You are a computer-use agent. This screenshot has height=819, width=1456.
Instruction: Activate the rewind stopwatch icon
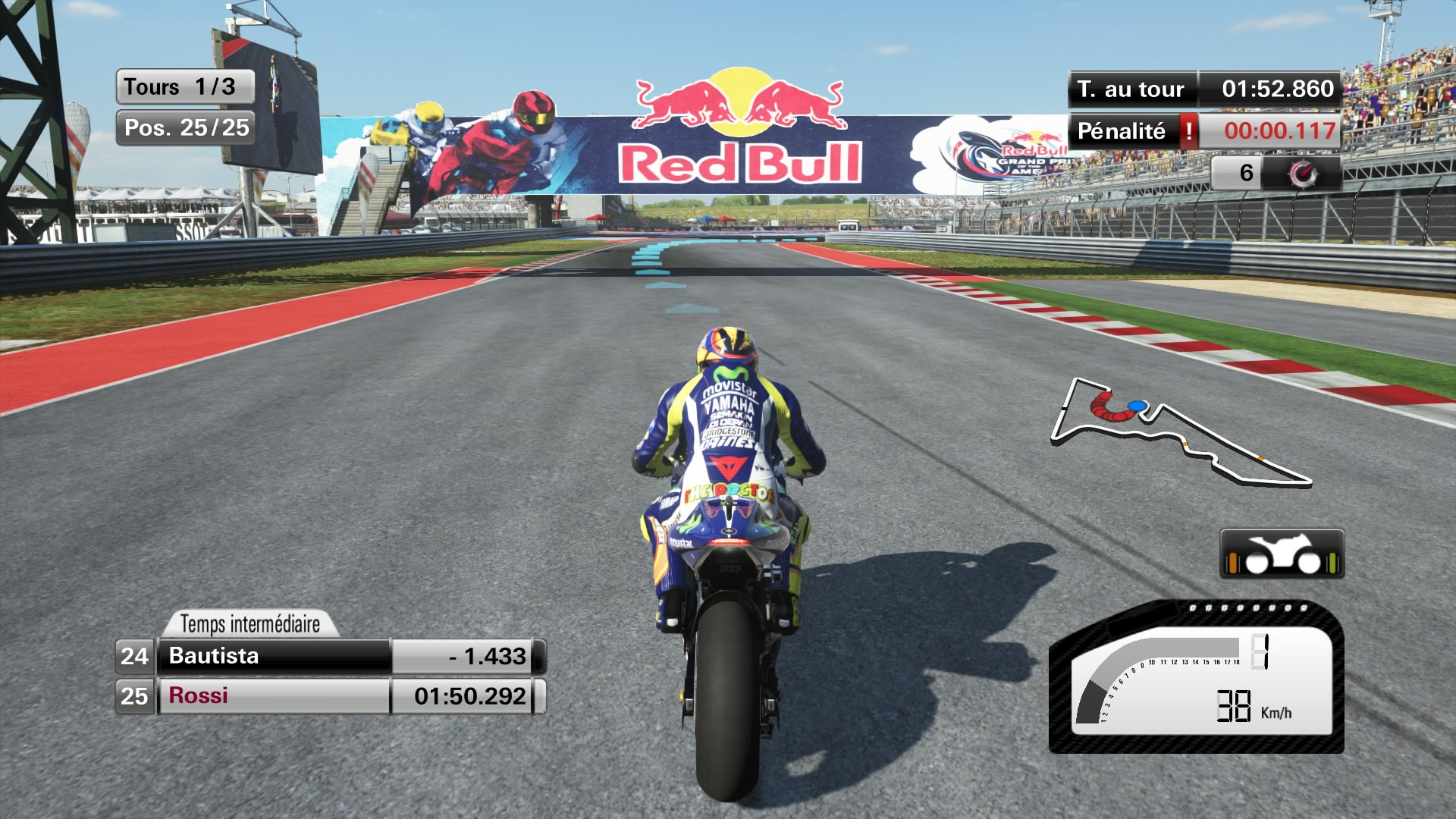pyautogui.click(x=1304, y=174)
